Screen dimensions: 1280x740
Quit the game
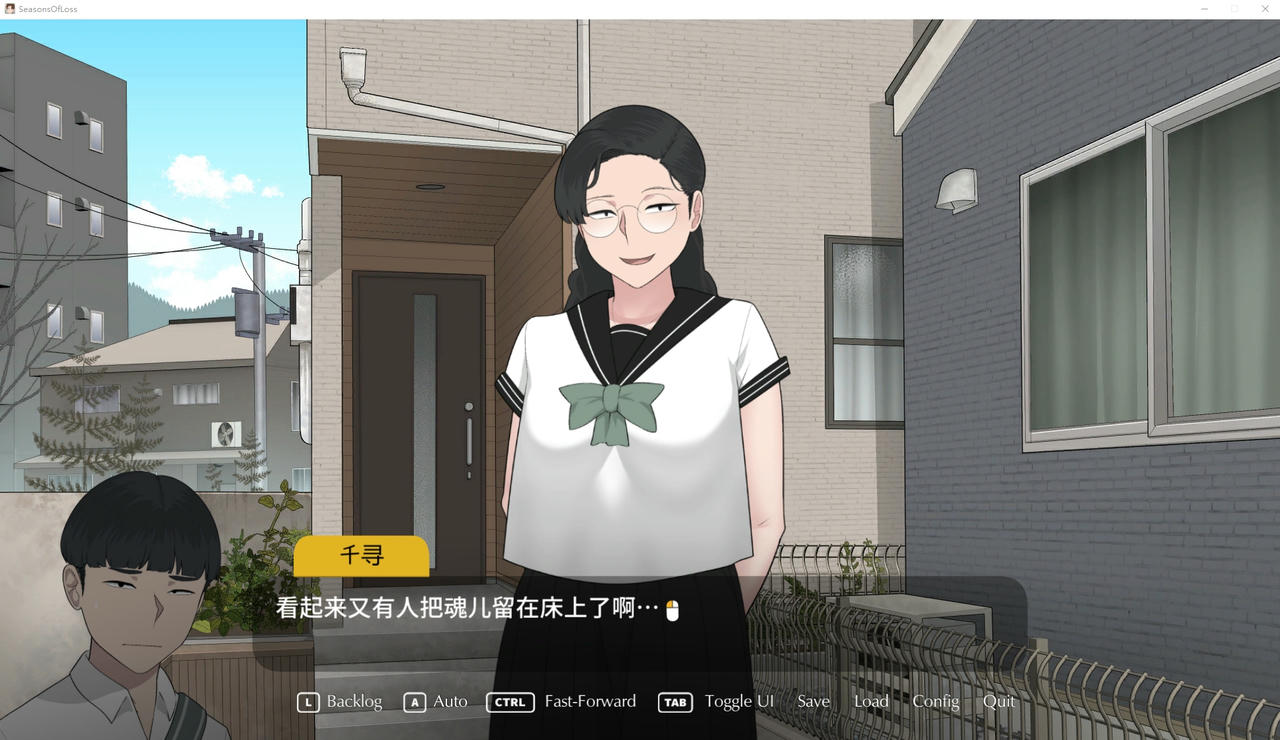point(999,702)
